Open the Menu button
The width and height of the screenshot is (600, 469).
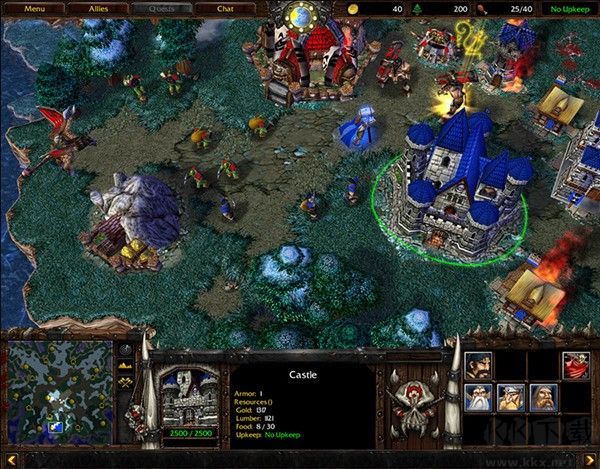pyautogui.click(x=35, y=9)
